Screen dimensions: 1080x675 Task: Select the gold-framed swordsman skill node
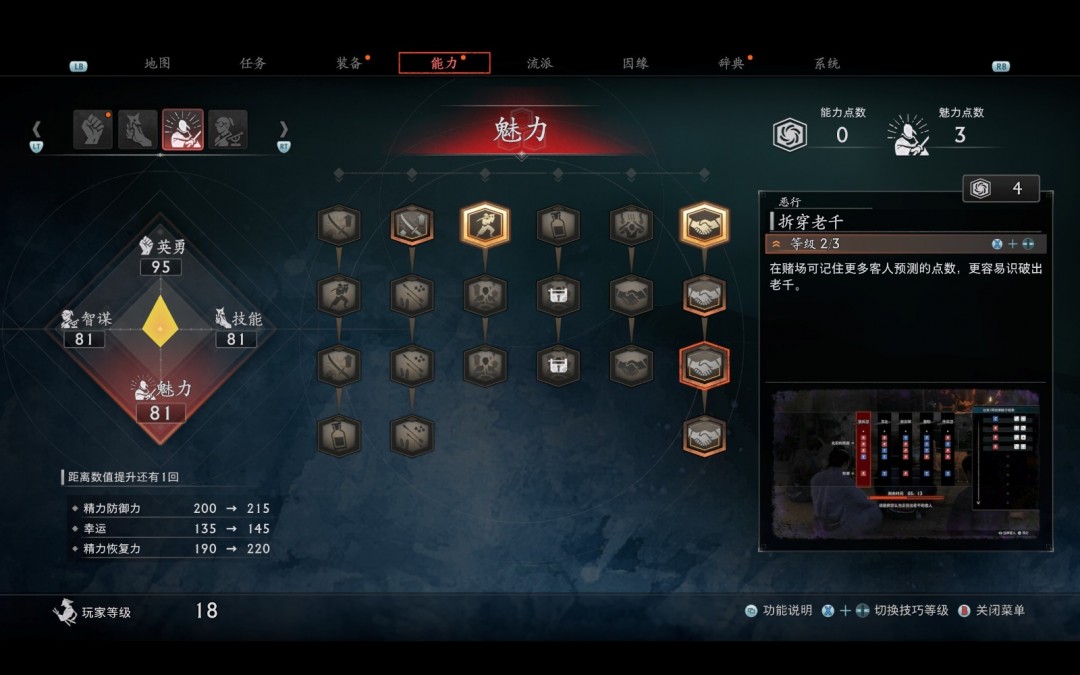[485, 226]
